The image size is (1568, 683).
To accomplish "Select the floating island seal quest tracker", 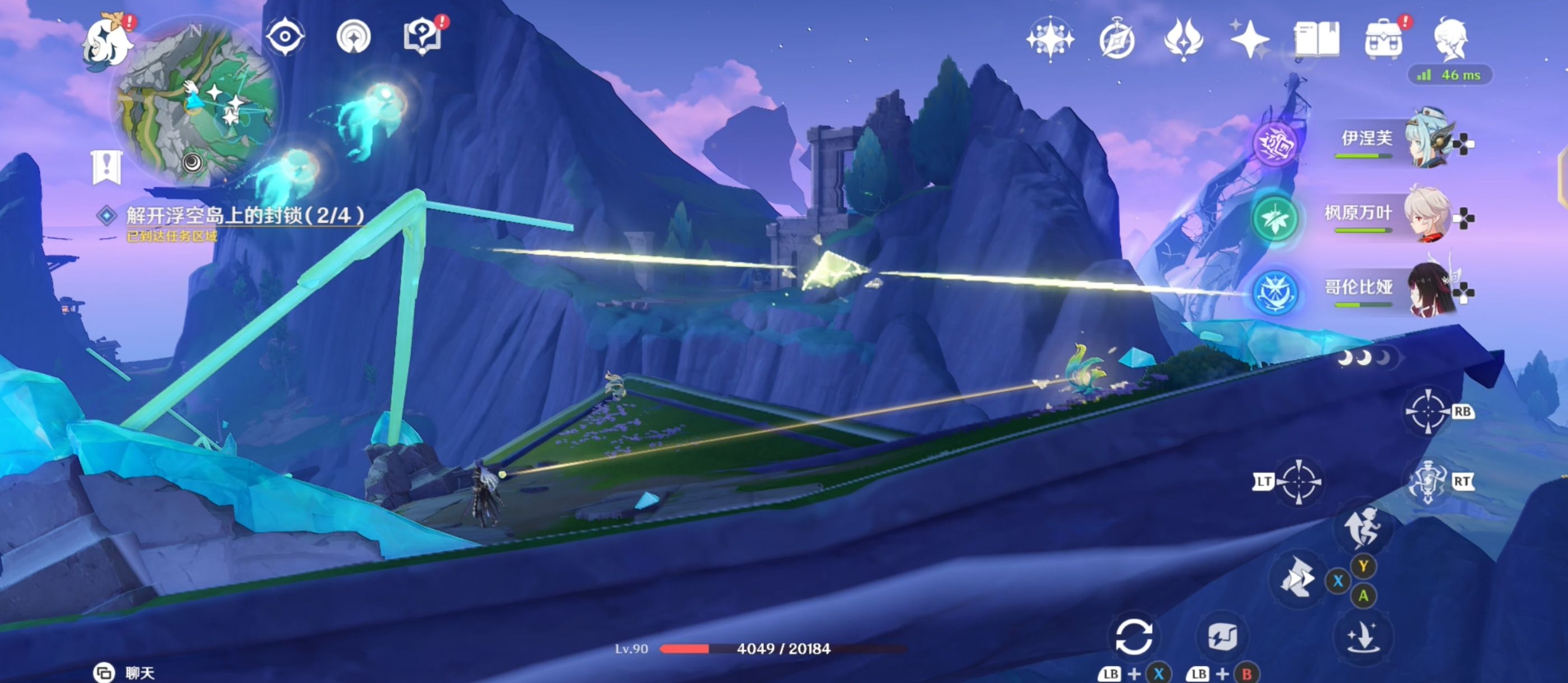I will [244, 216].
